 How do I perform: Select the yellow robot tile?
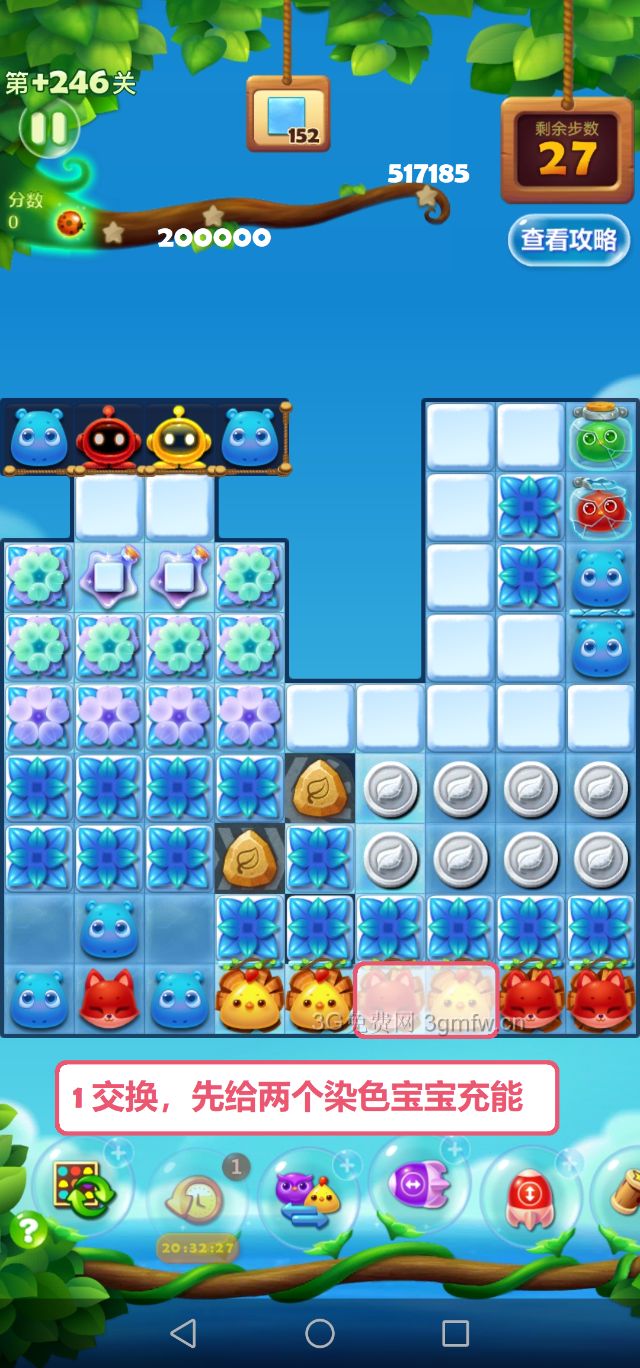pyautogui.click(x=180, y=438)
